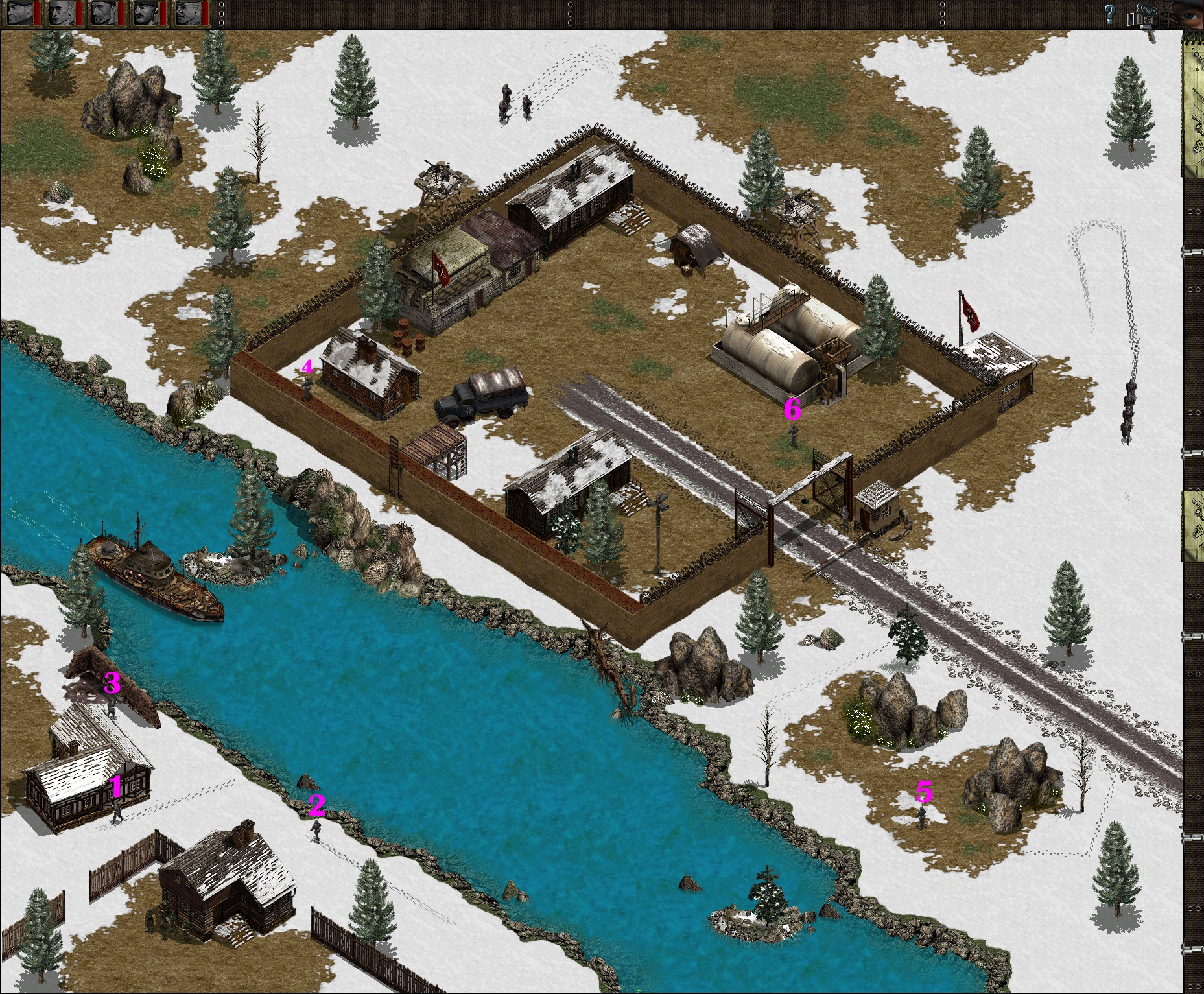Pick the gray-haired commando in the officer cap

(187, 13)
